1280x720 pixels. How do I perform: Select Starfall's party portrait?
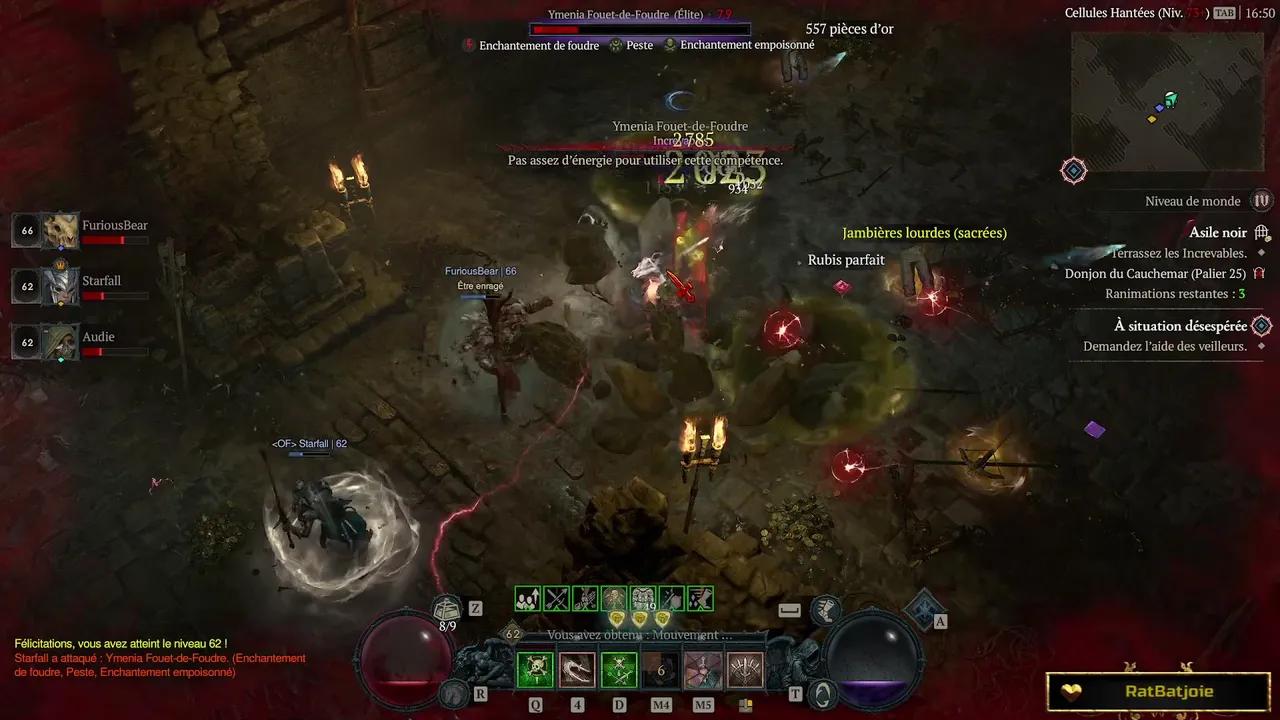tap(60, 287)
